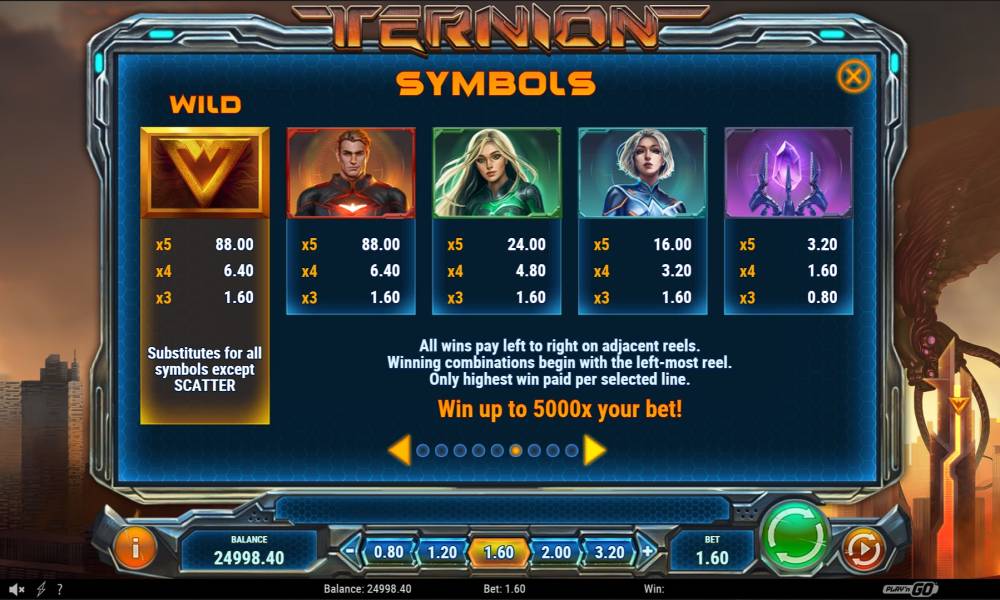Toggle the lightning bolt fast play icon
Screen dimensions: 1000x600
click(41, 589)
